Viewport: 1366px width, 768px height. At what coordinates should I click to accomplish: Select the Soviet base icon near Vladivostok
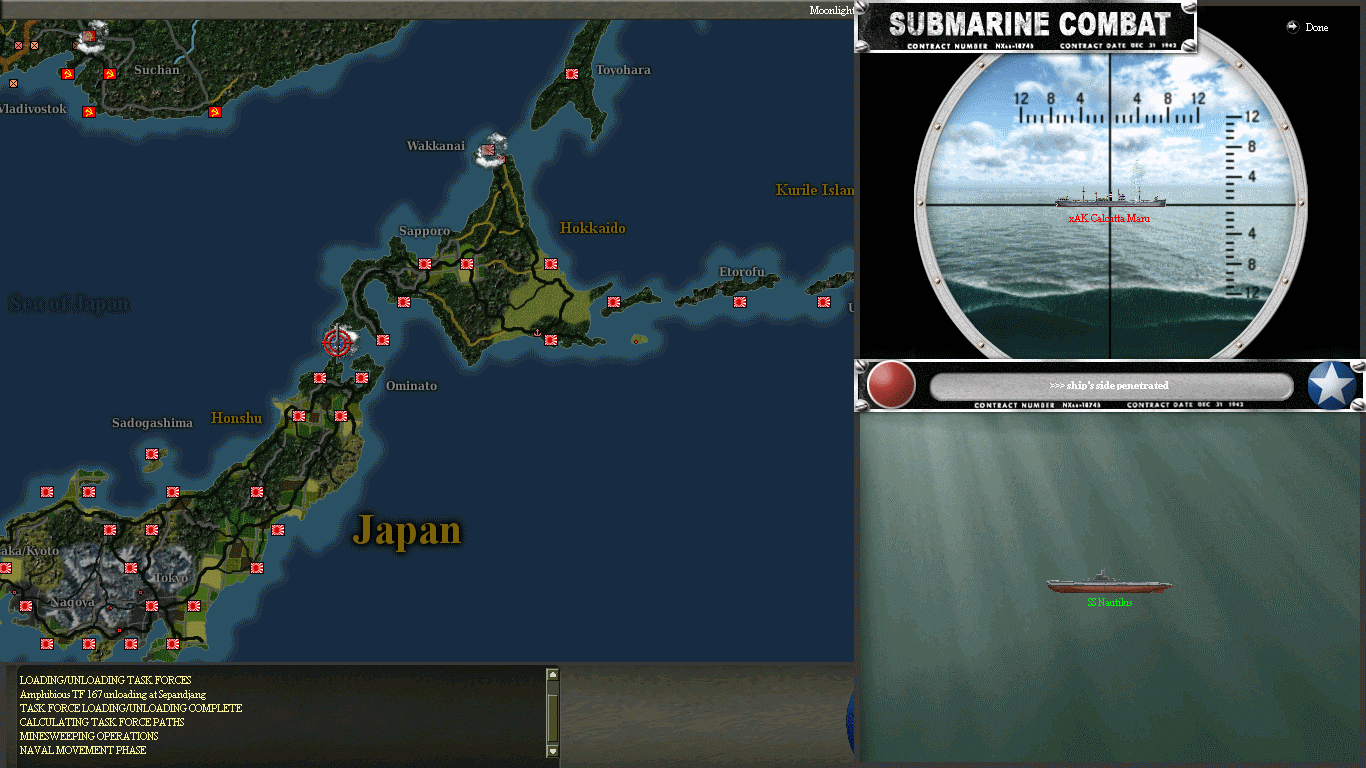[x=89, y=112]
